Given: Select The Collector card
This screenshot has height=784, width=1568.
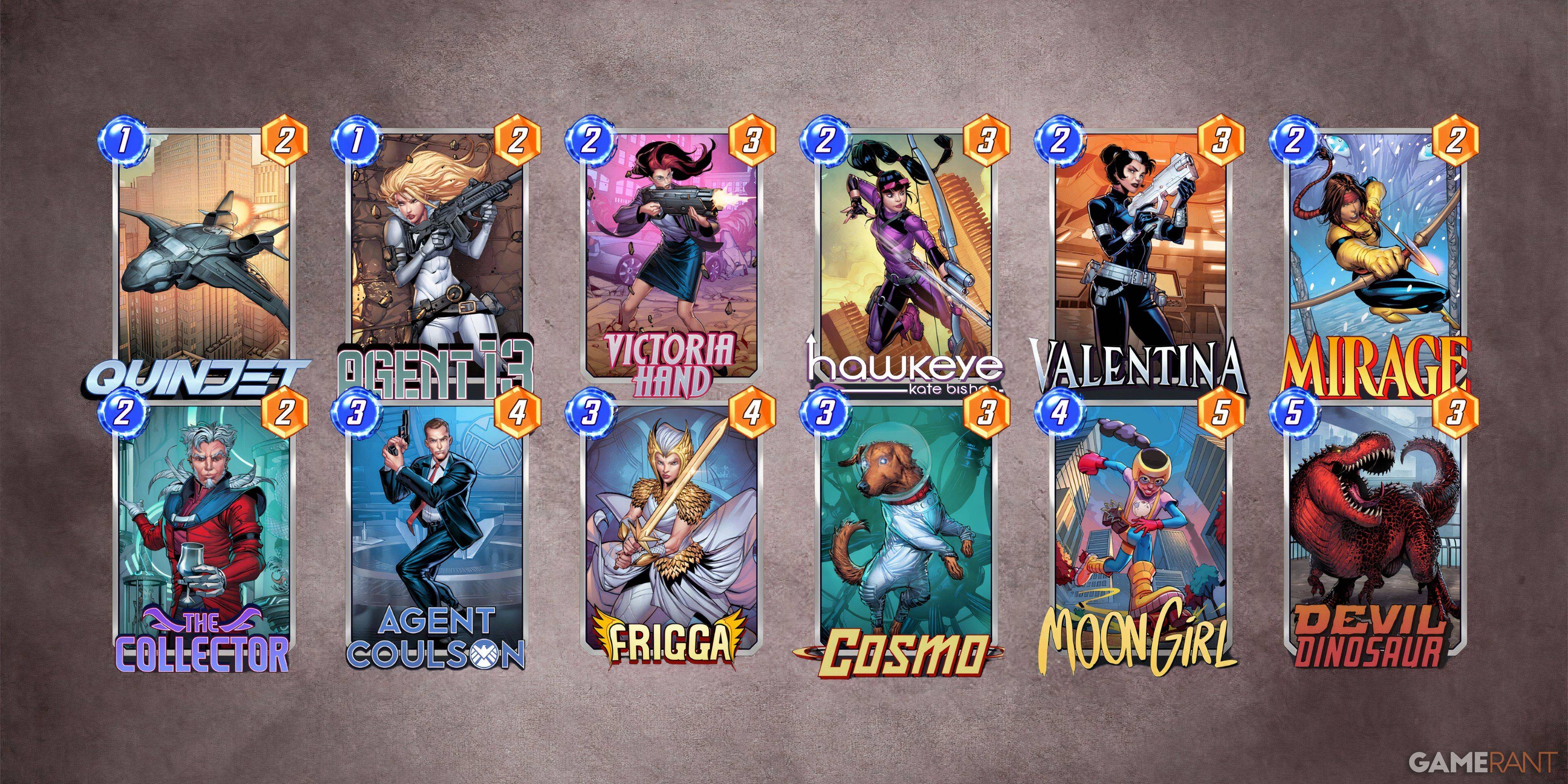Looking at the screenshot, I should [204, 530].
